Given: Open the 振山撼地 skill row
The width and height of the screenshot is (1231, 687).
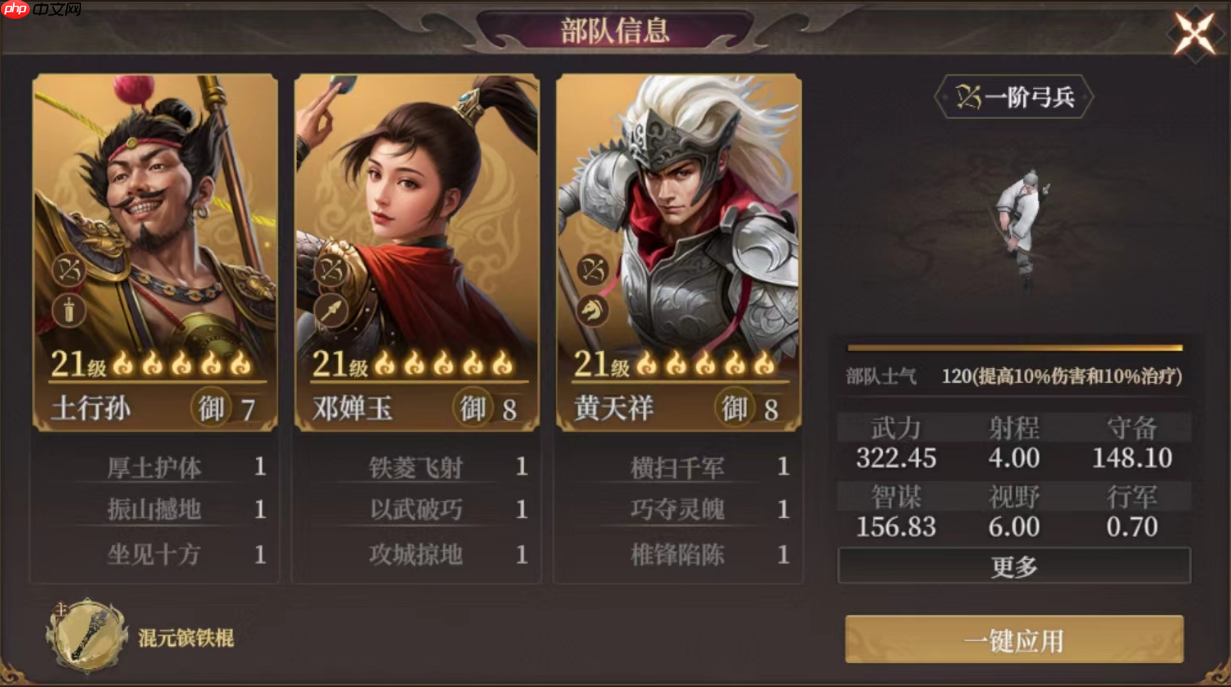Looking at the screenshot, I should click(x=155, y=510).
